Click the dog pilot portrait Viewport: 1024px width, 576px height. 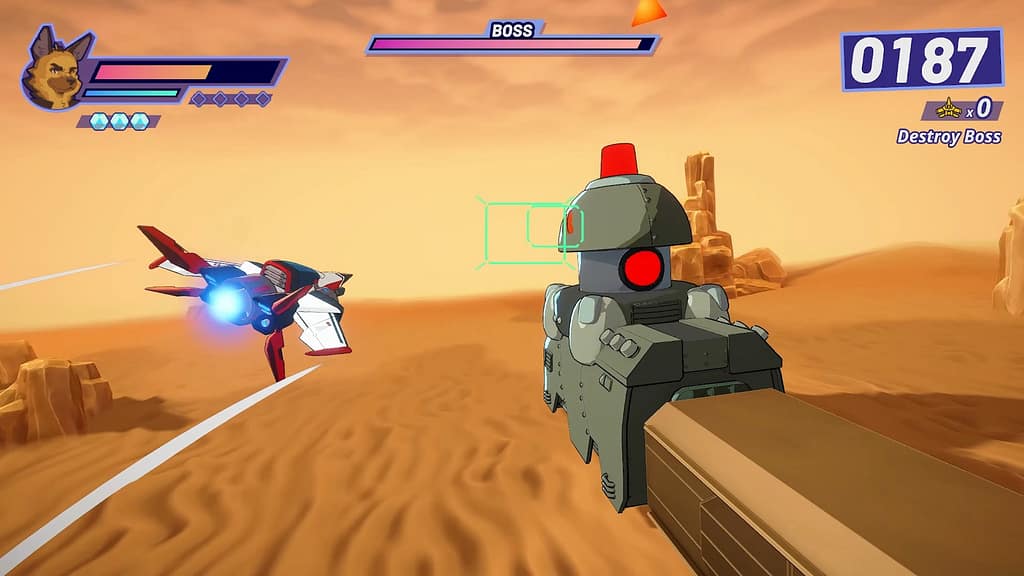53,70
